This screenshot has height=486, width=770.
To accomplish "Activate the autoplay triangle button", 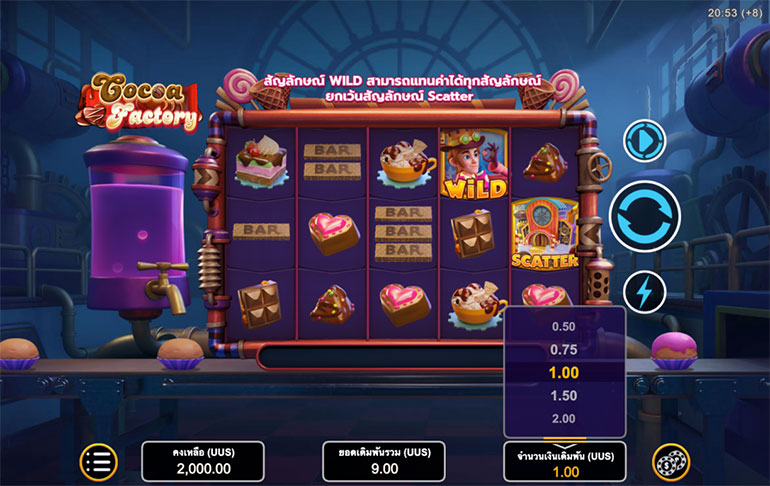I will [644, 140].
